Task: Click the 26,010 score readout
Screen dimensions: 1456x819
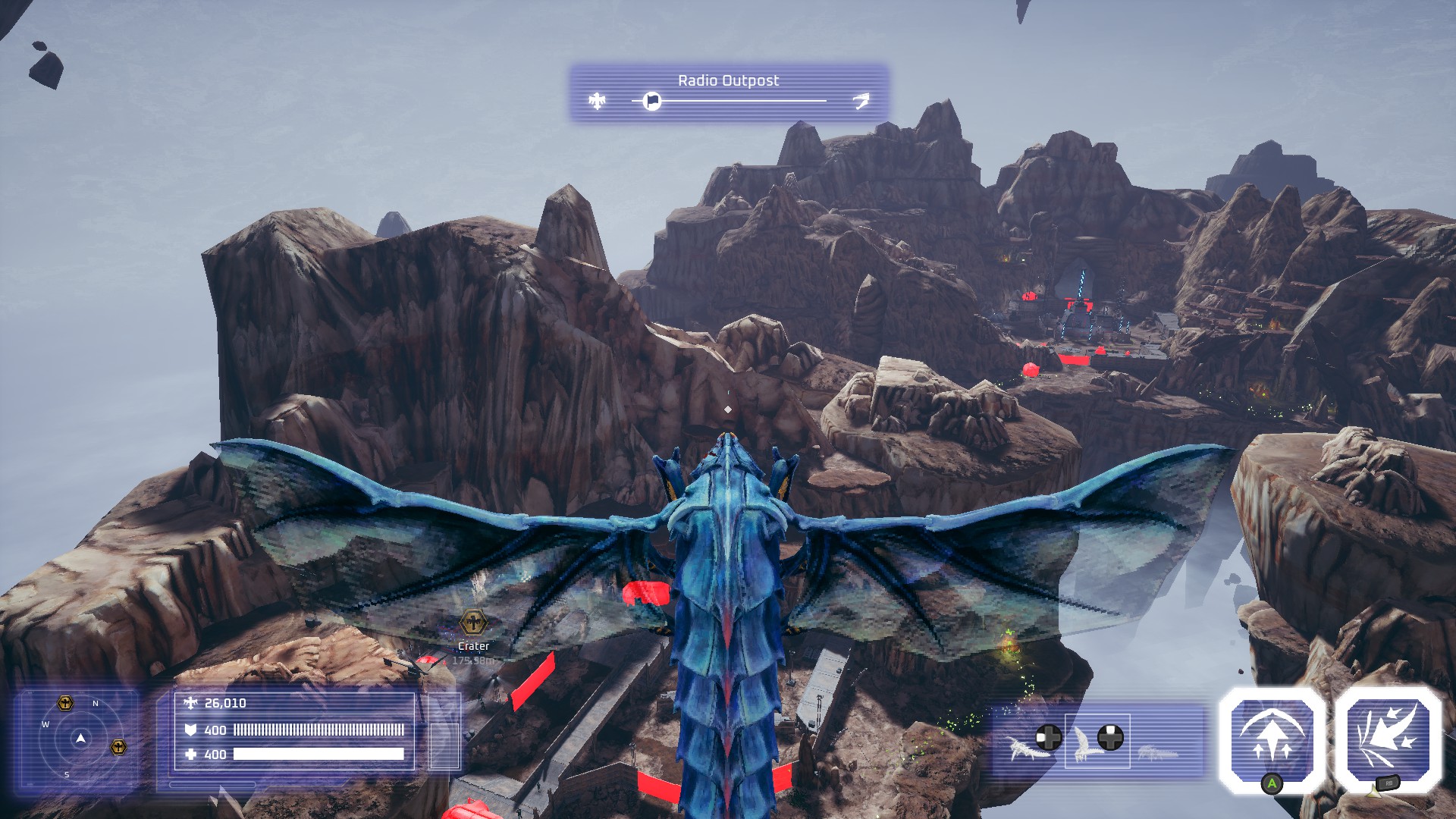Action: (226, 703)
